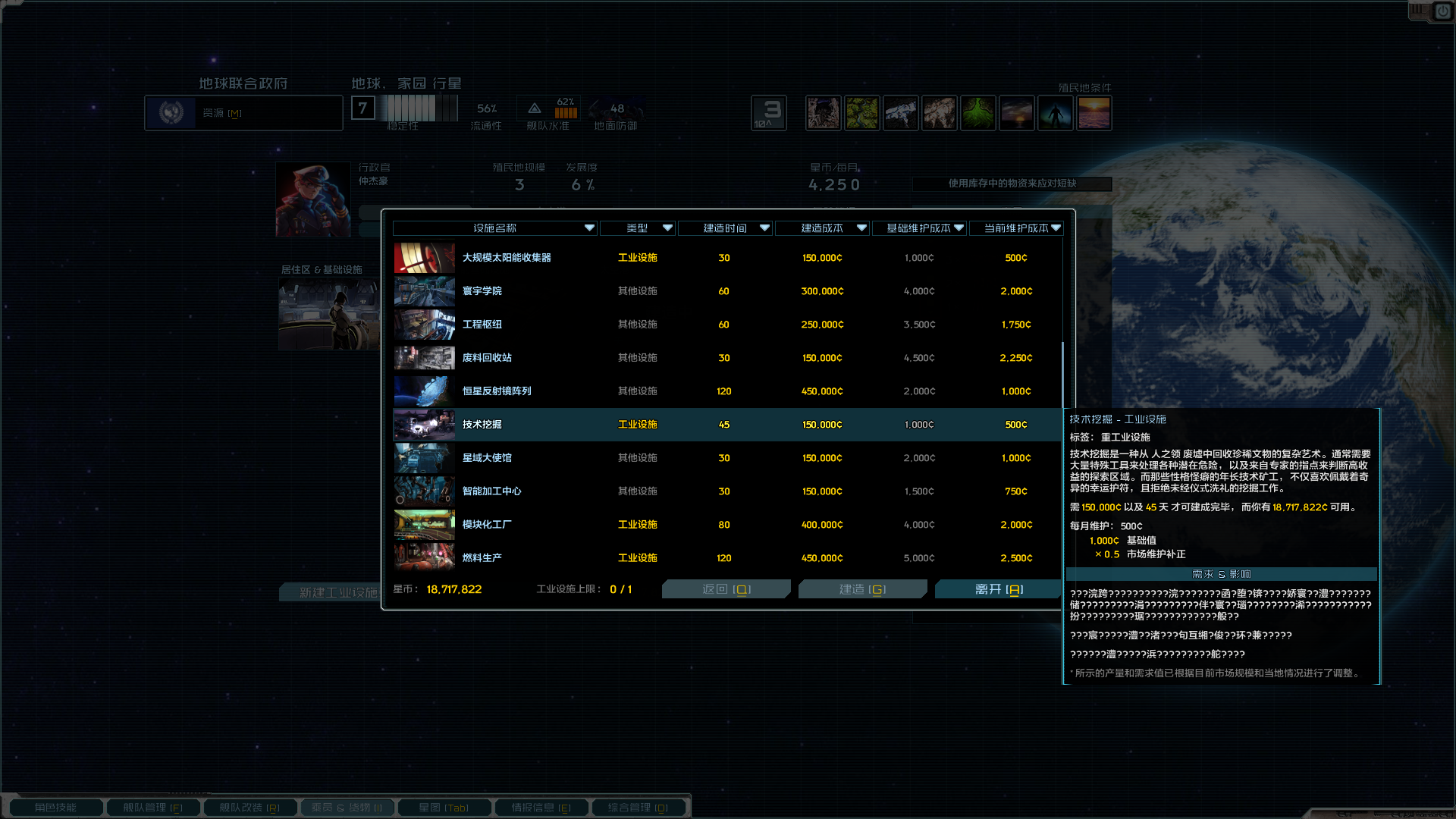This screenshot has height=819, width=1456.
Task: Open the 设施名称 sort dropdown arrow
Action: pos(588,227)
